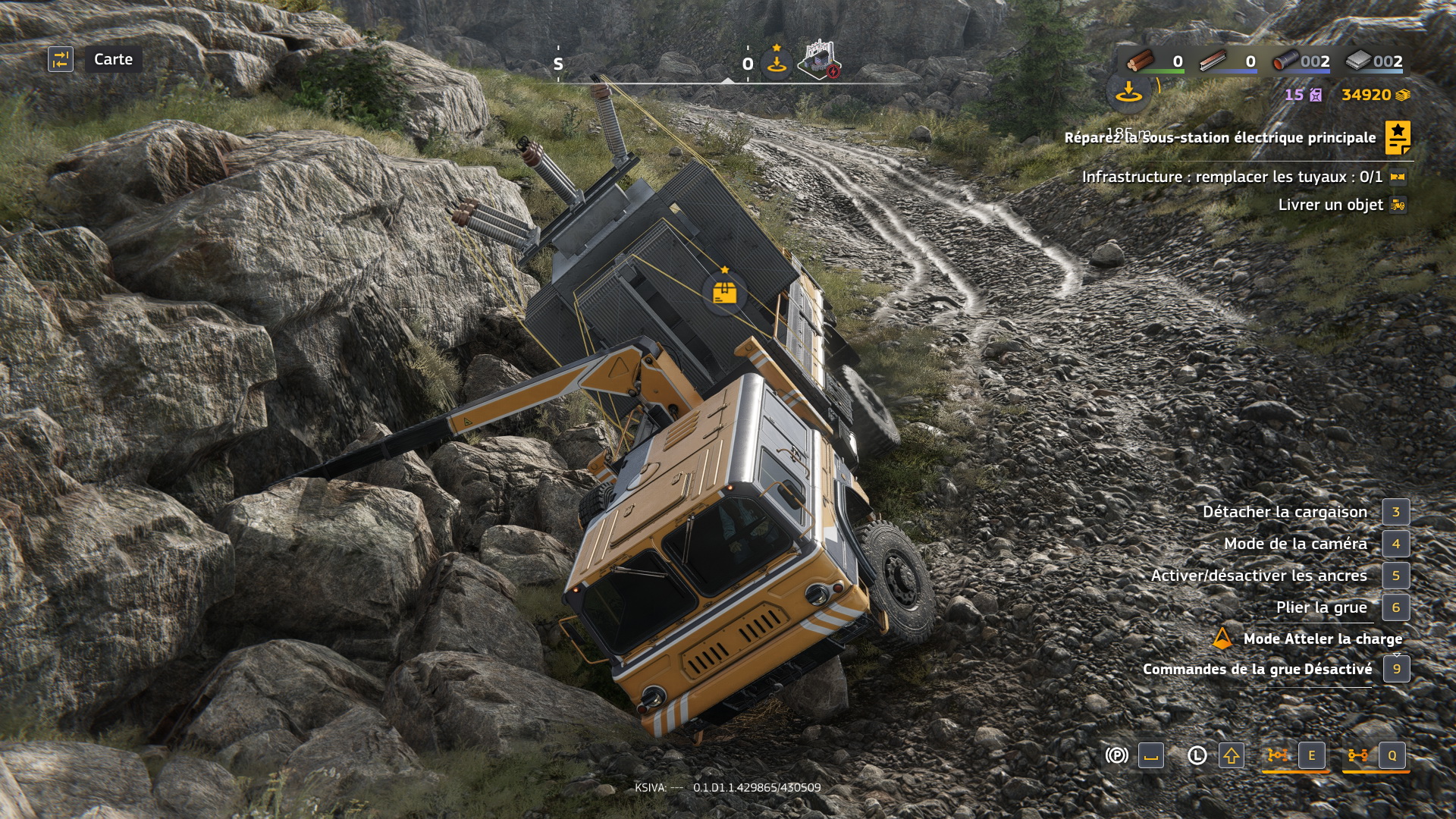Image resolution: width=1456 pixels, height=819 pixels.
Task: Choose the Livrer un objet objective
Action: click(x=1330, y=205)
